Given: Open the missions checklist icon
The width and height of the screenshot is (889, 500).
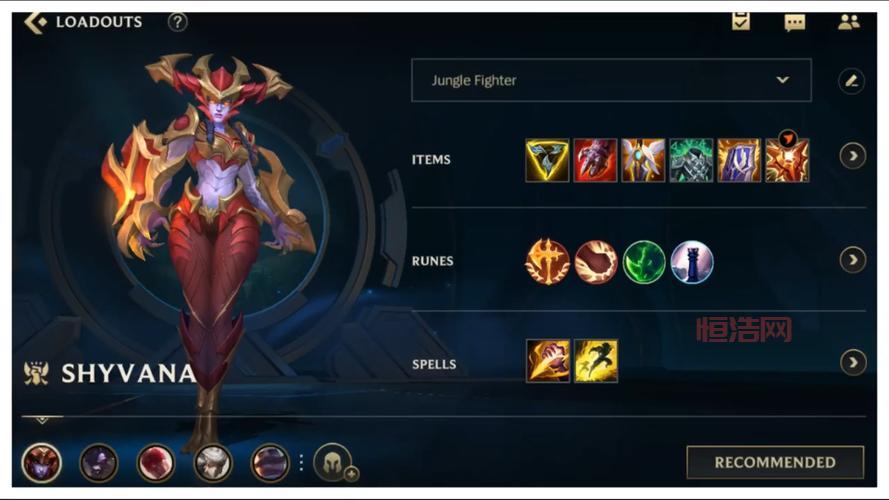Looking at the screenshot, I should tap(741, 21).
